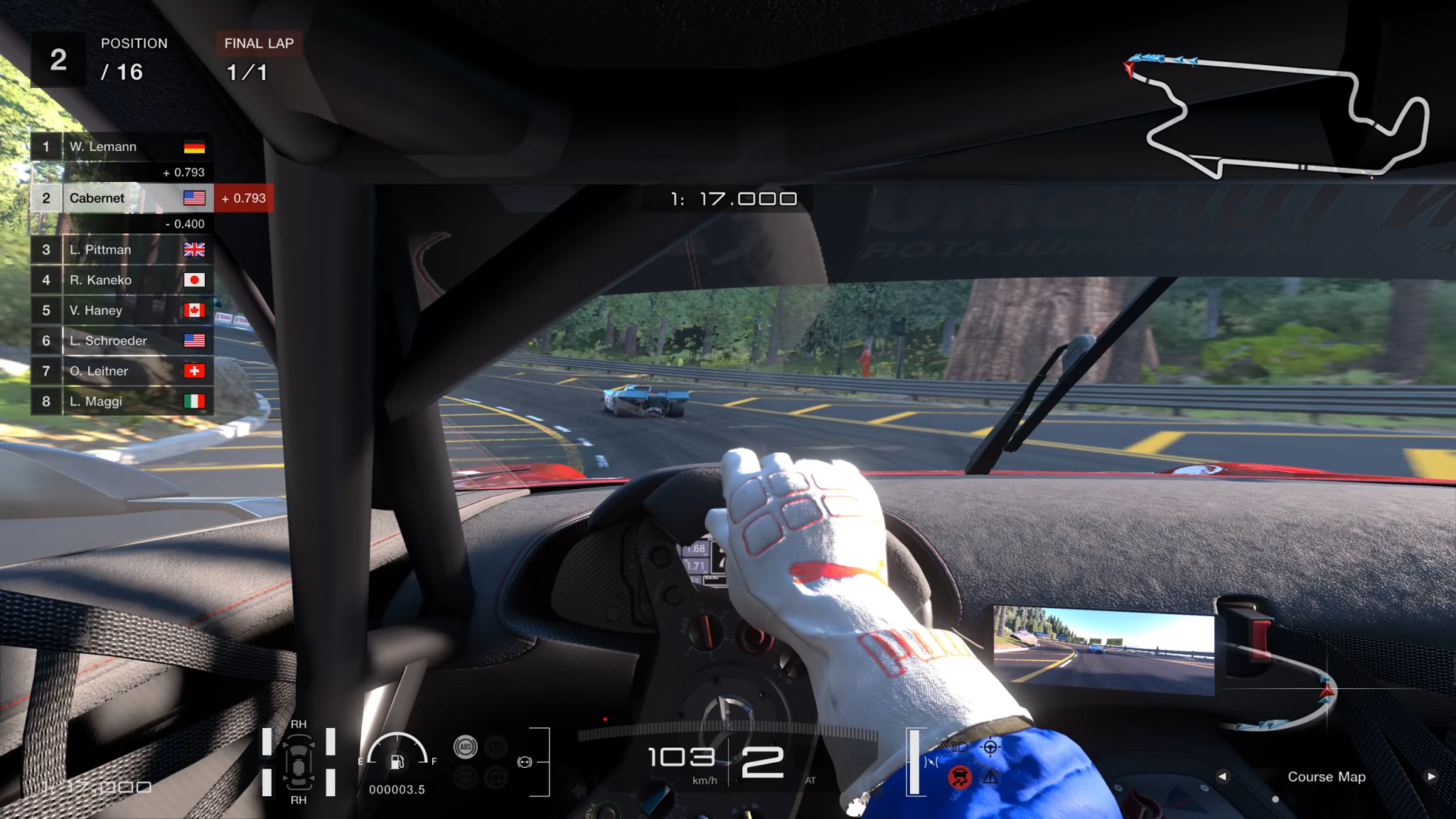The width and height of the screenshot is (1456, 819).
Task: Choose O. Leitner's leaderboard entry
Action: [x=121, y=371]
